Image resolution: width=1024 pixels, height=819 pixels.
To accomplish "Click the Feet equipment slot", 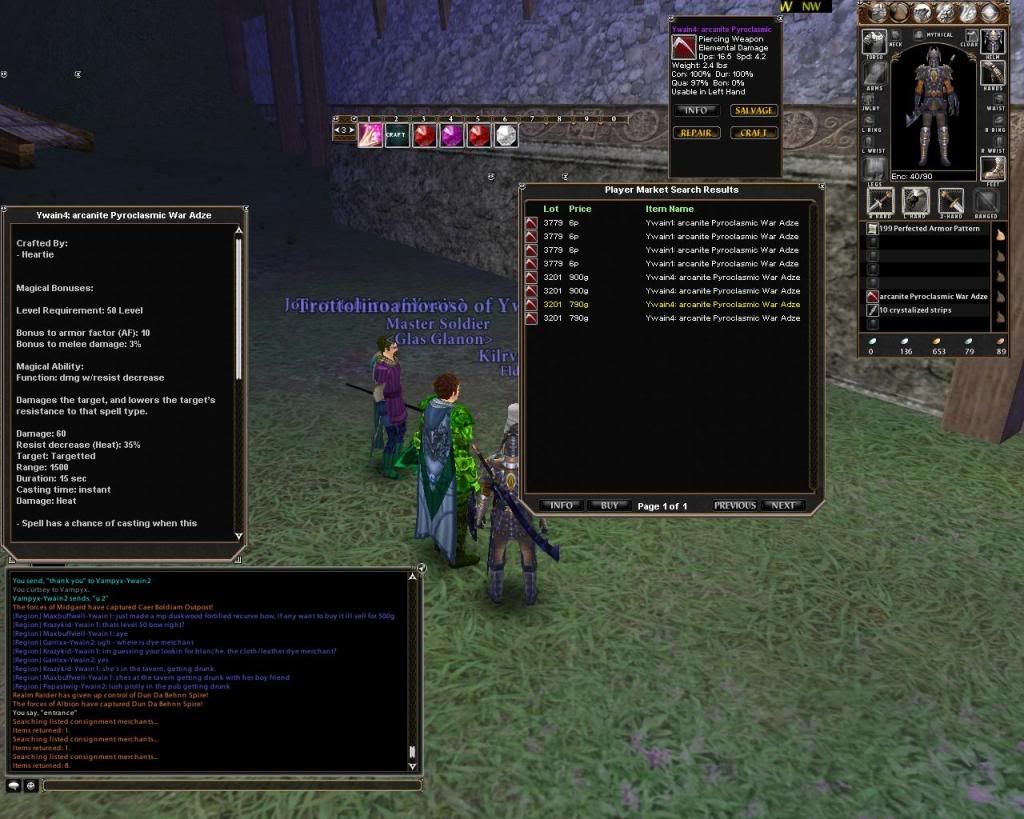I will (993, 168).
